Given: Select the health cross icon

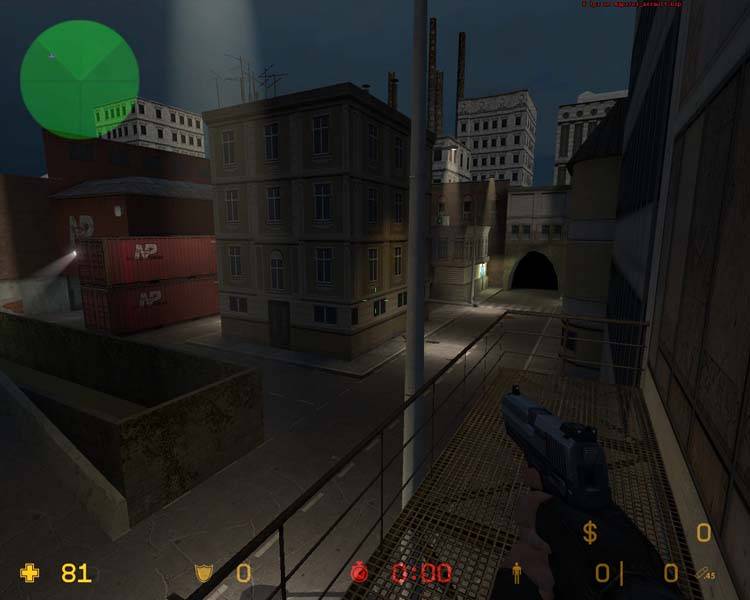Looking at the screenshot, I should [x=31, y=573].
